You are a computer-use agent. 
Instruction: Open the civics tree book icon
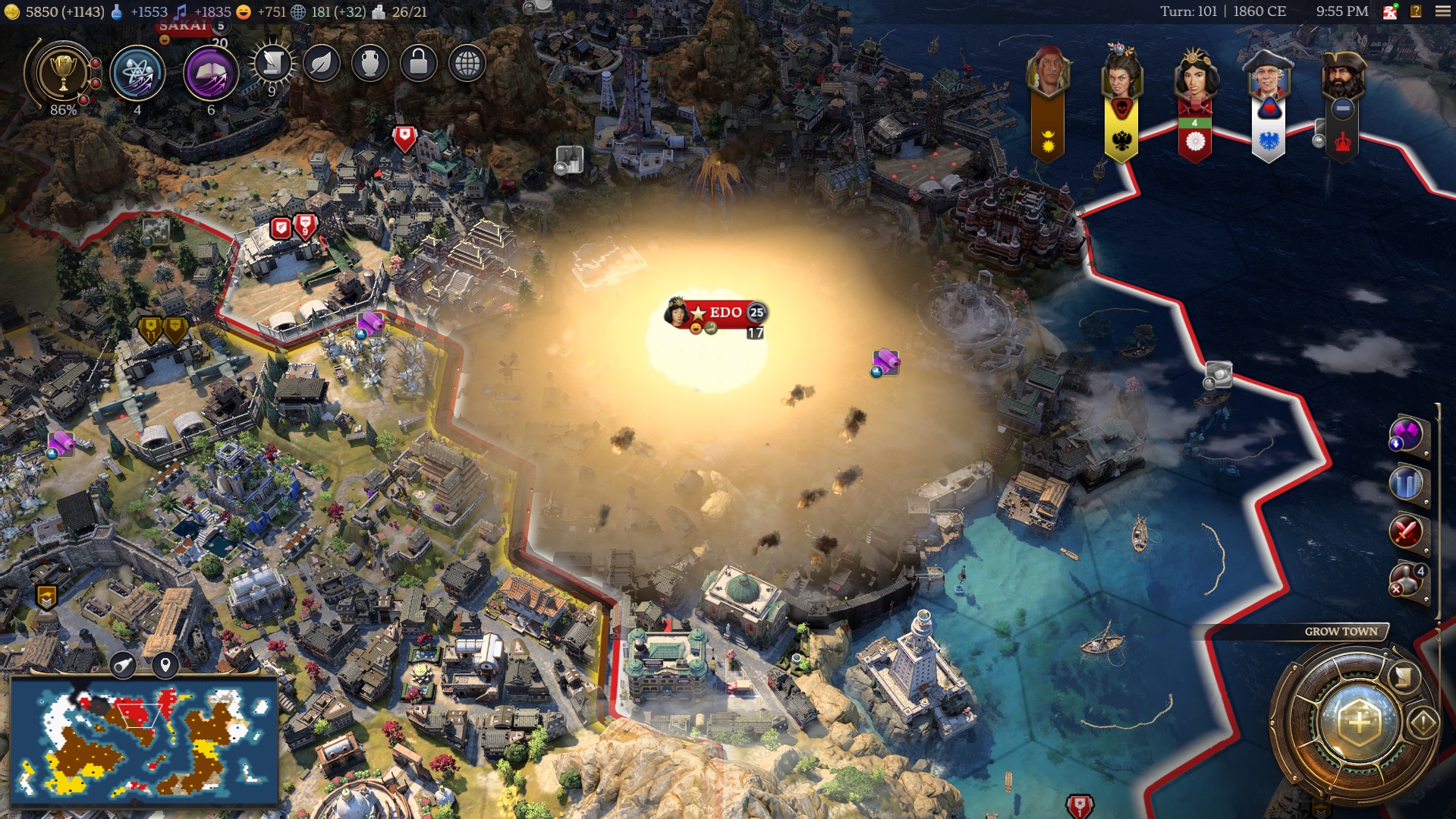pos(210,74)
